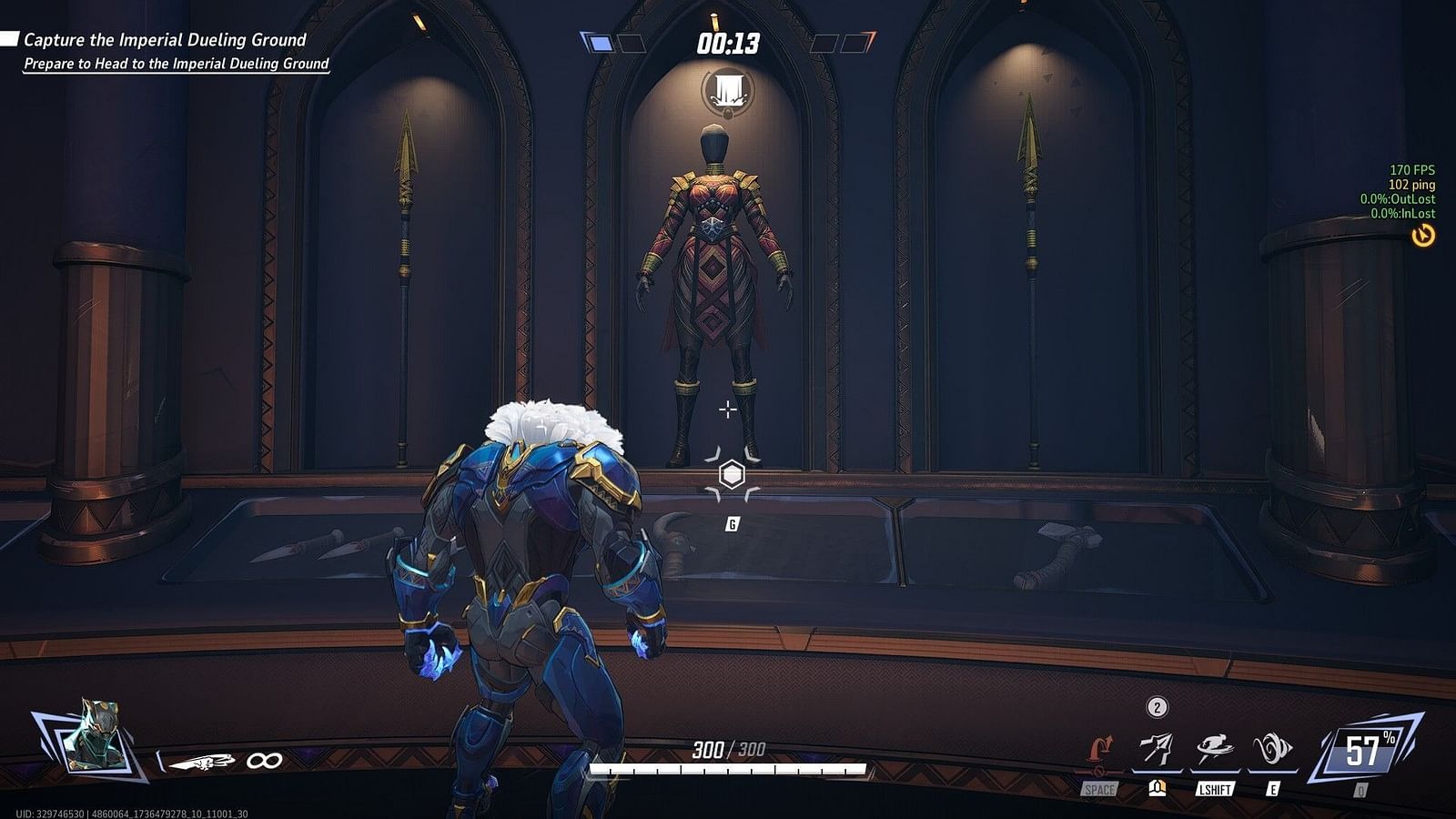Select the Vibranium Claws weapon icon

coord(202,761)
